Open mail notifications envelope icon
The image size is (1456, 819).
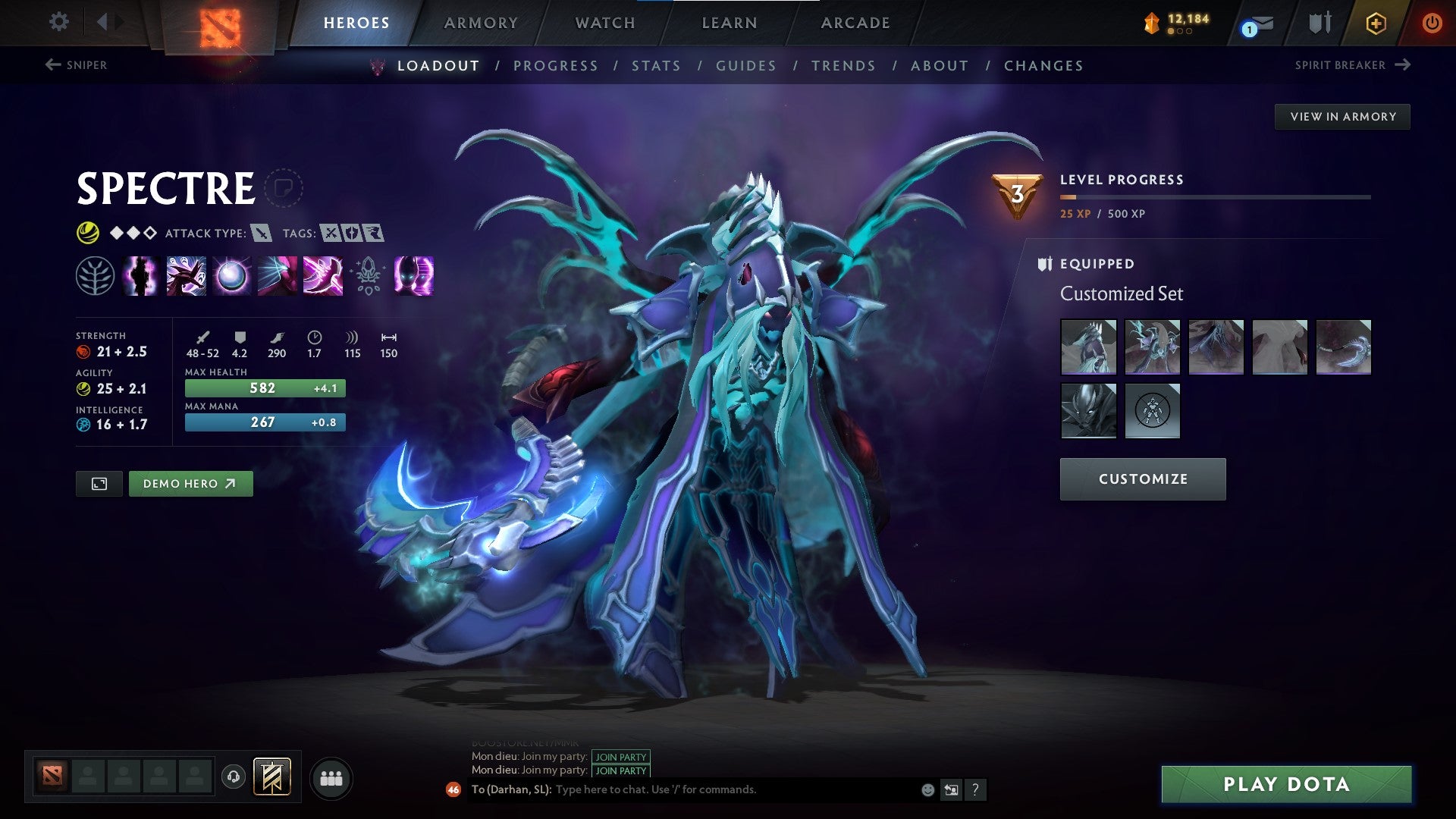1259,24
